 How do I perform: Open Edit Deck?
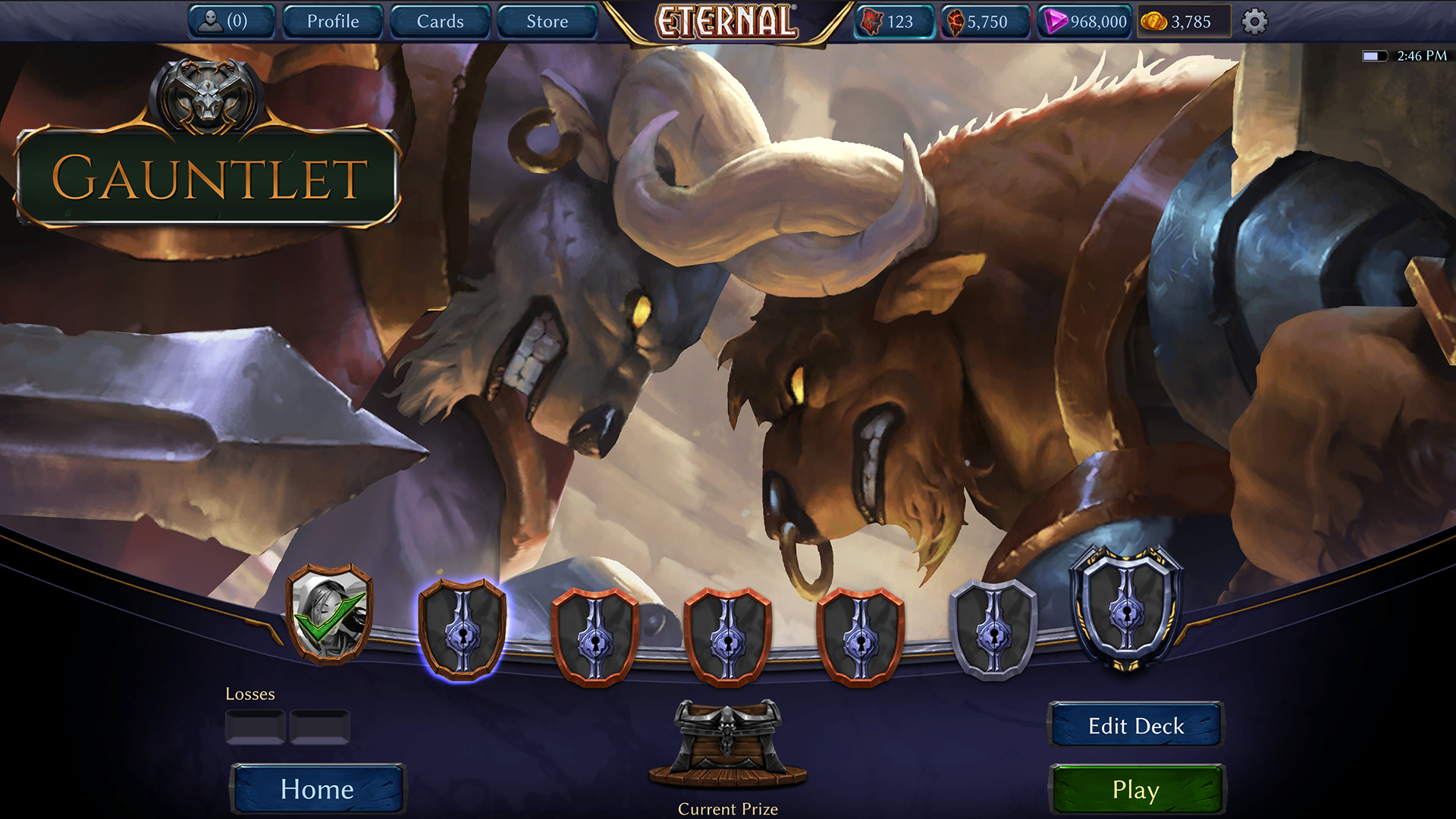coord(1135,726)
